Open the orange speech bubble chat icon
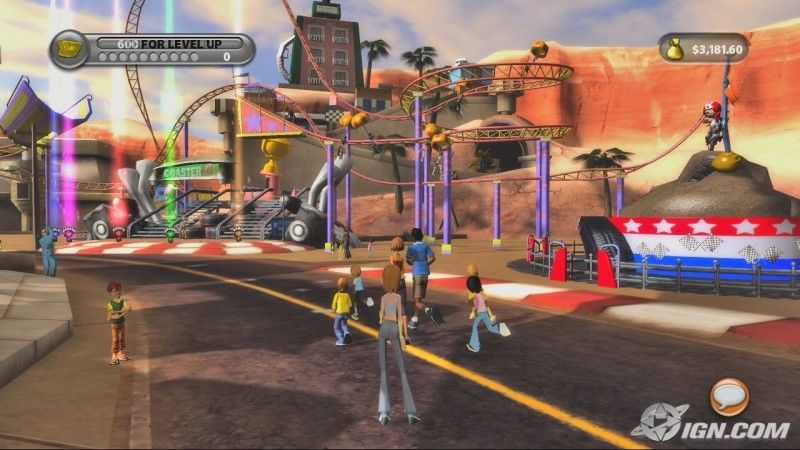The image size is (800, 450). pyautogui.click(x=729, y=396)
